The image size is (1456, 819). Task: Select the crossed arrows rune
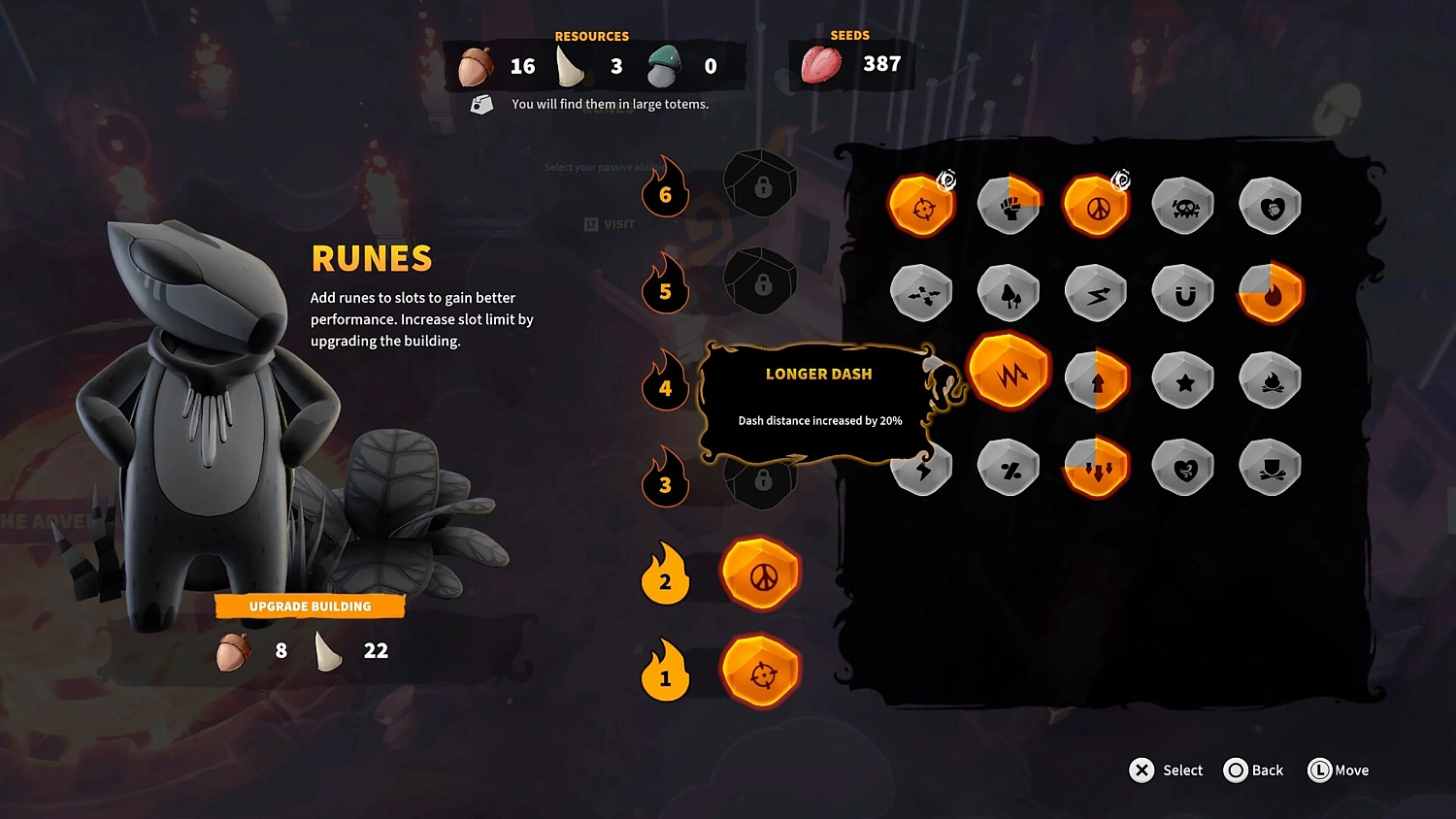point(922,292)
